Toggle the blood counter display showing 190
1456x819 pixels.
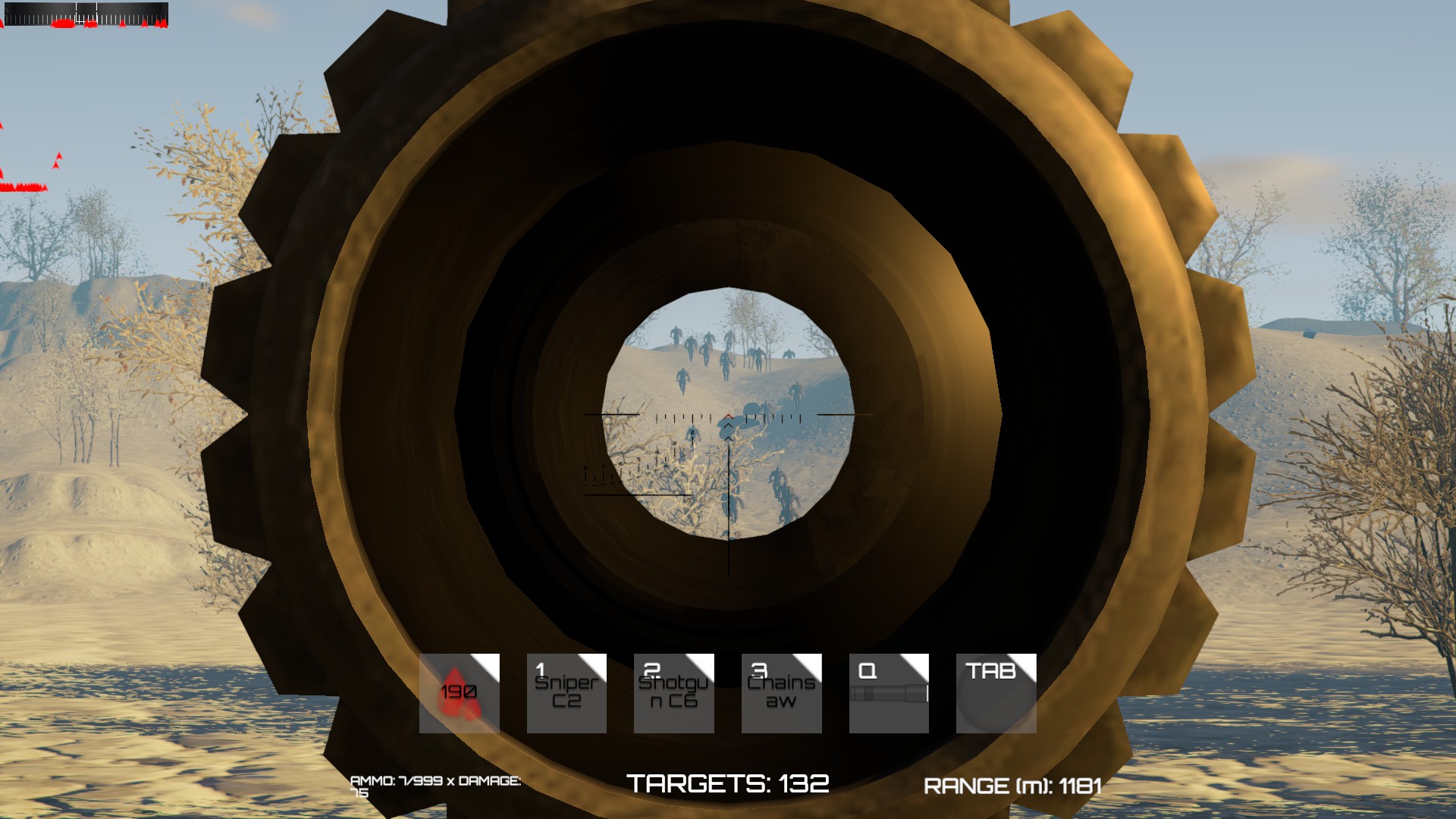click(x=459, y=692)
